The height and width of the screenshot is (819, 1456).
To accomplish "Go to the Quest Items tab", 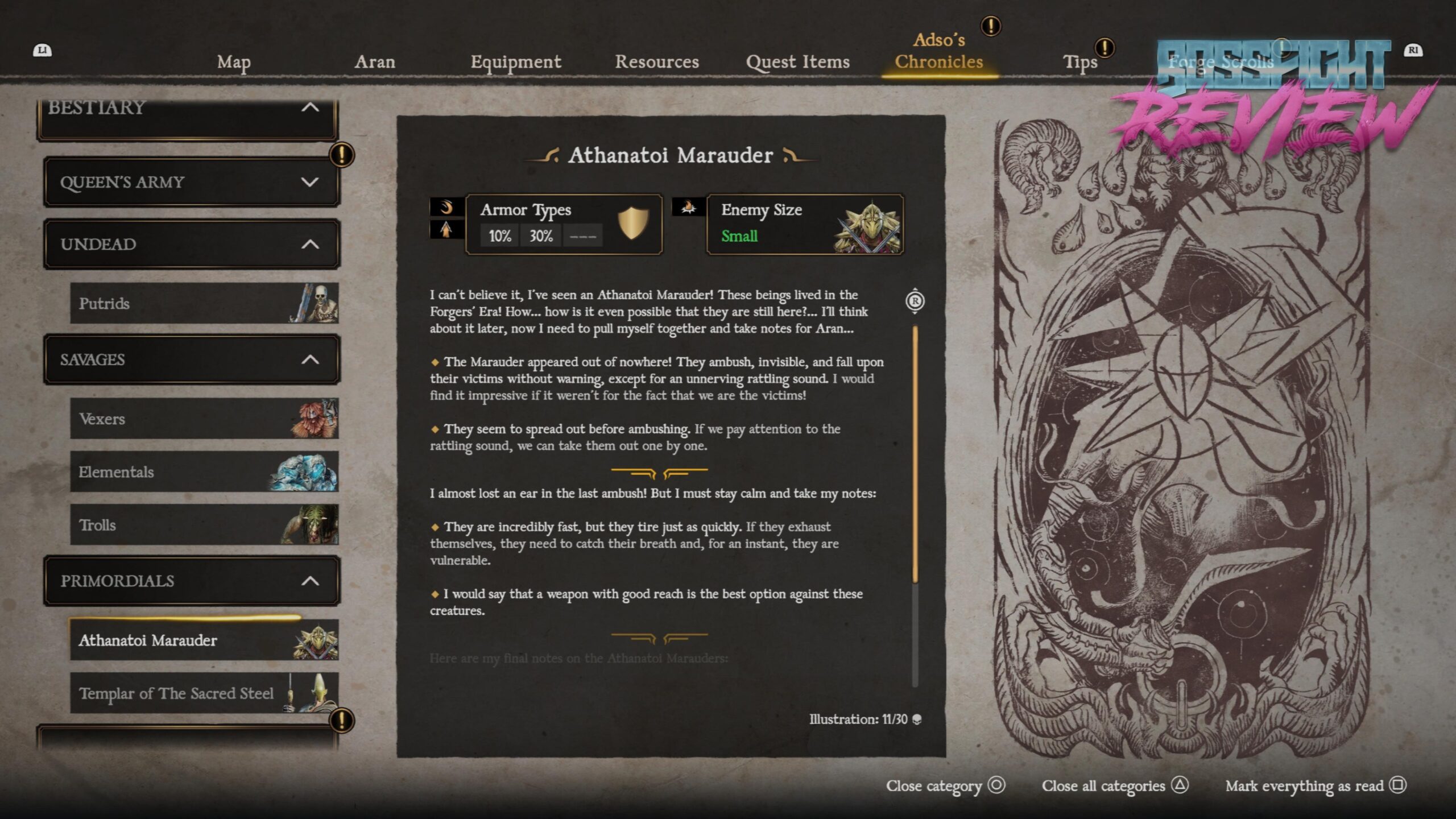I will point(797,61).
